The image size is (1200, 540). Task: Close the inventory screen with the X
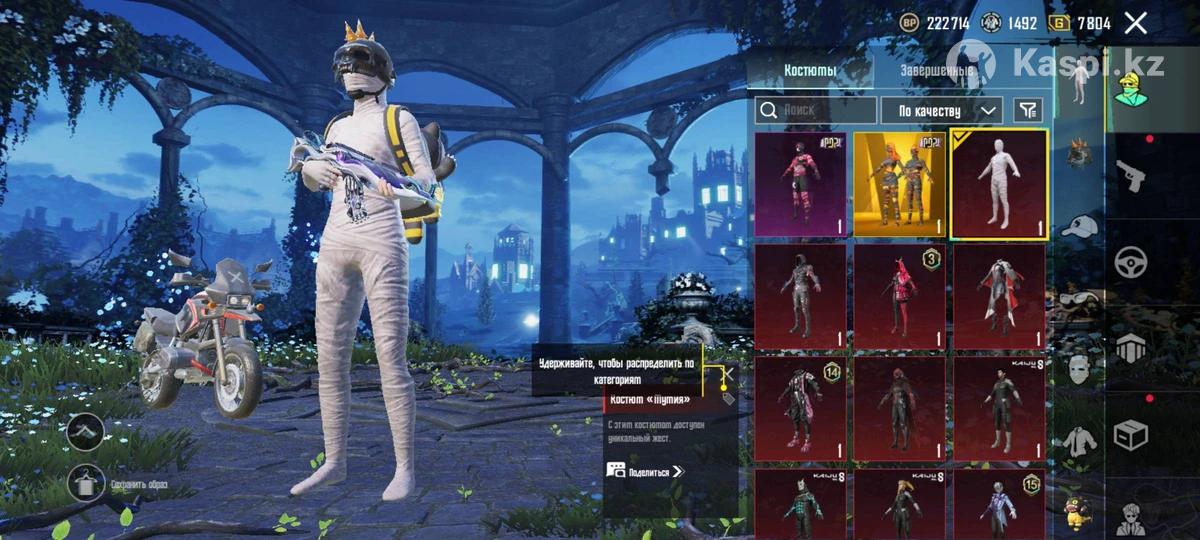click(1135, 23)
